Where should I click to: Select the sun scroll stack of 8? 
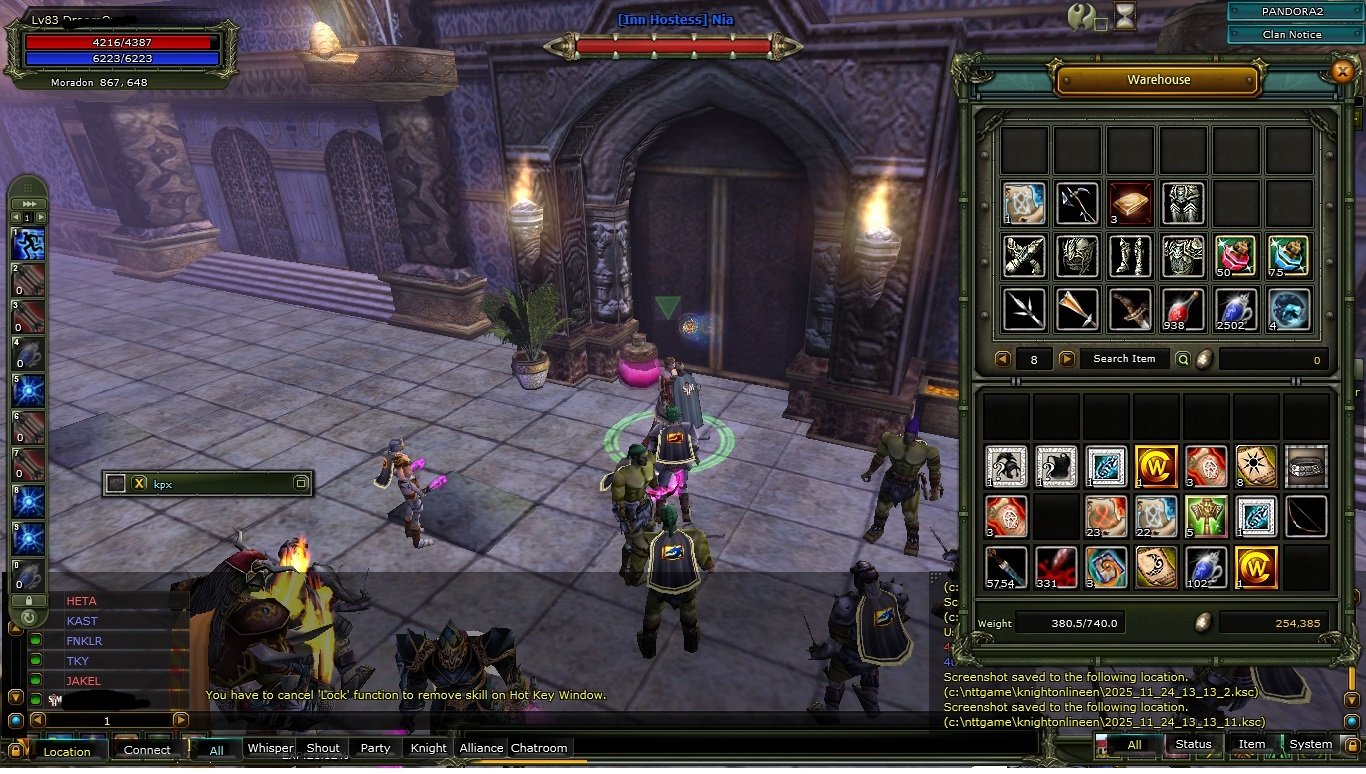[x=1256, y=467]
